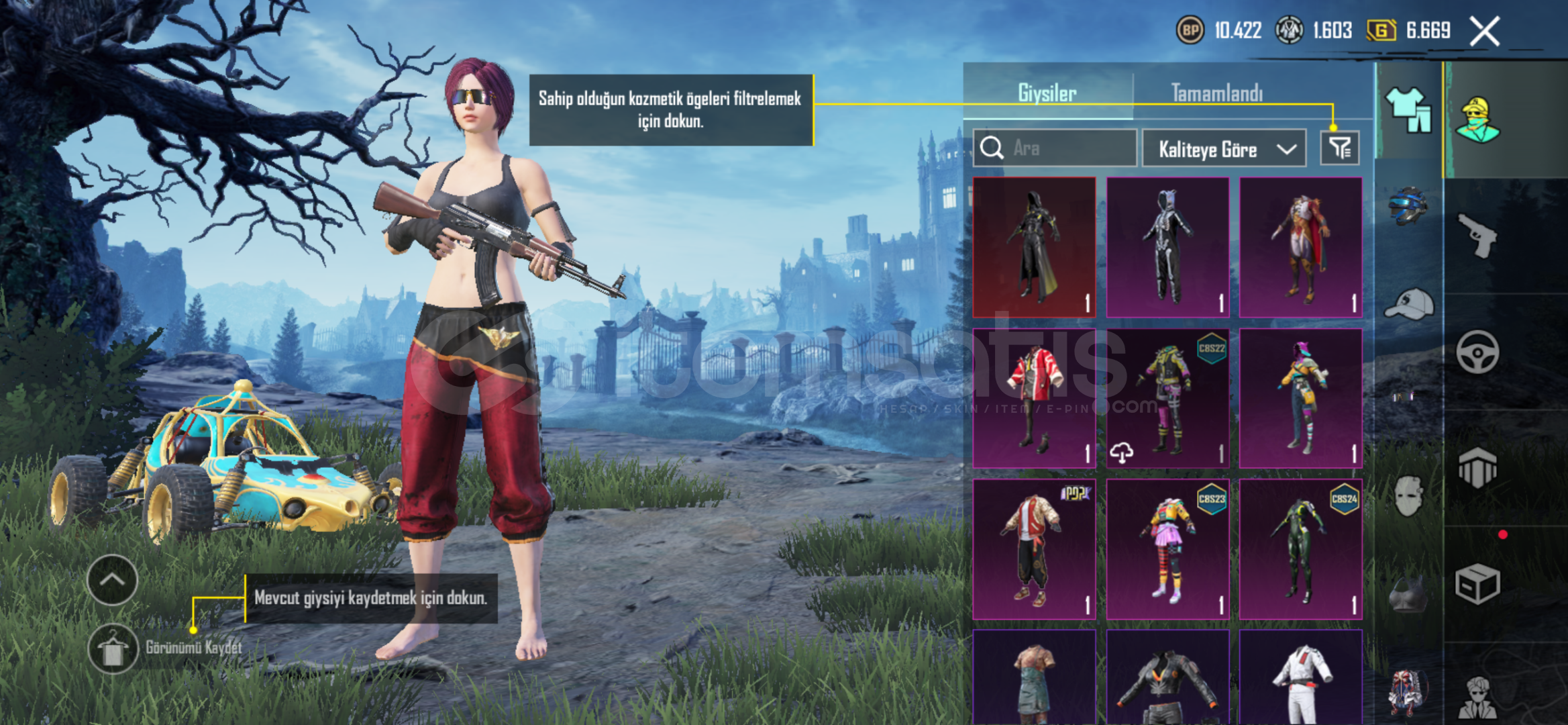Open the steering wheel vehicle section

1477,351
